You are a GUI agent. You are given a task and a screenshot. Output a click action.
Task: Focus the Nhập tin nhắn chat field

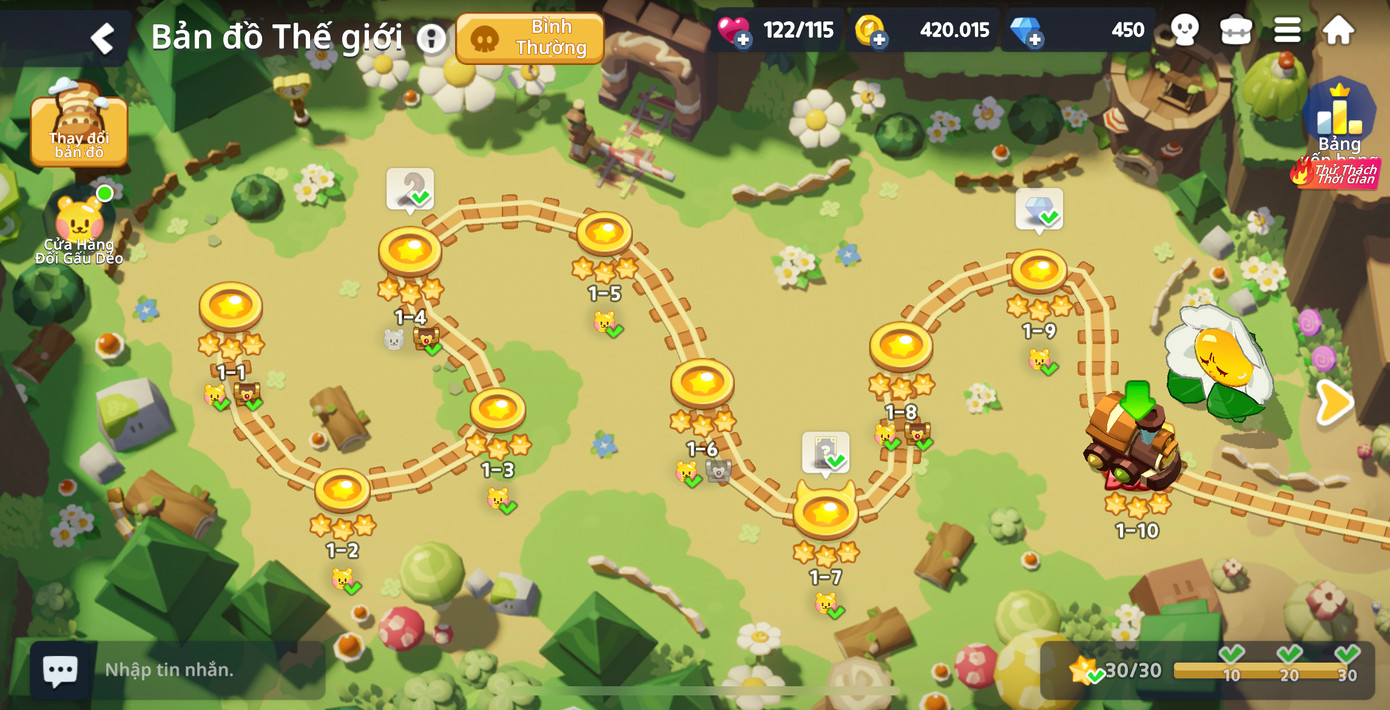(x=200, y=670)
